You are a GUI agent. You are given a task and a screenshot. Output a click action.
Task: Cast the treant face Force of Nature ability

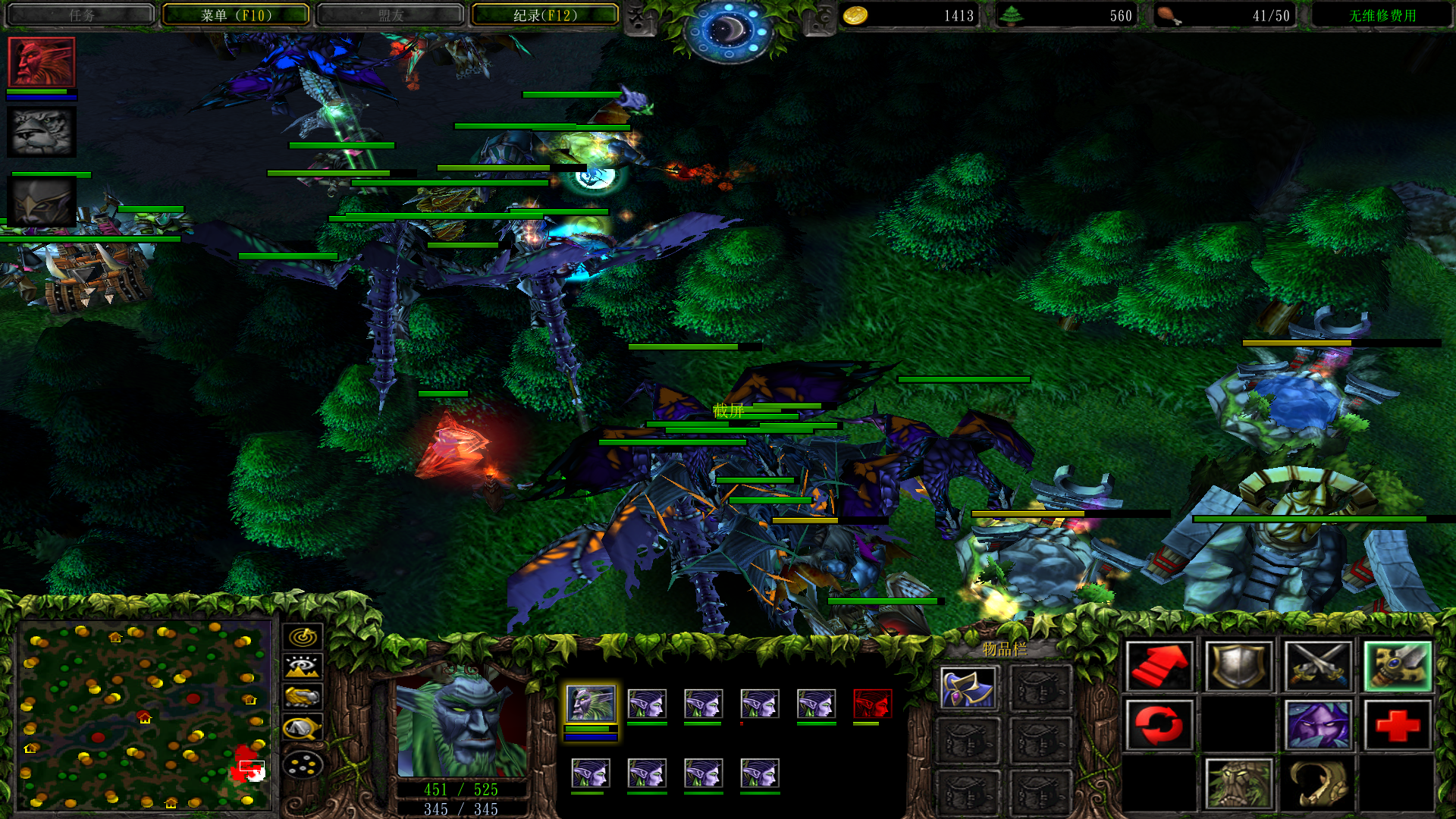[1238, 784]
